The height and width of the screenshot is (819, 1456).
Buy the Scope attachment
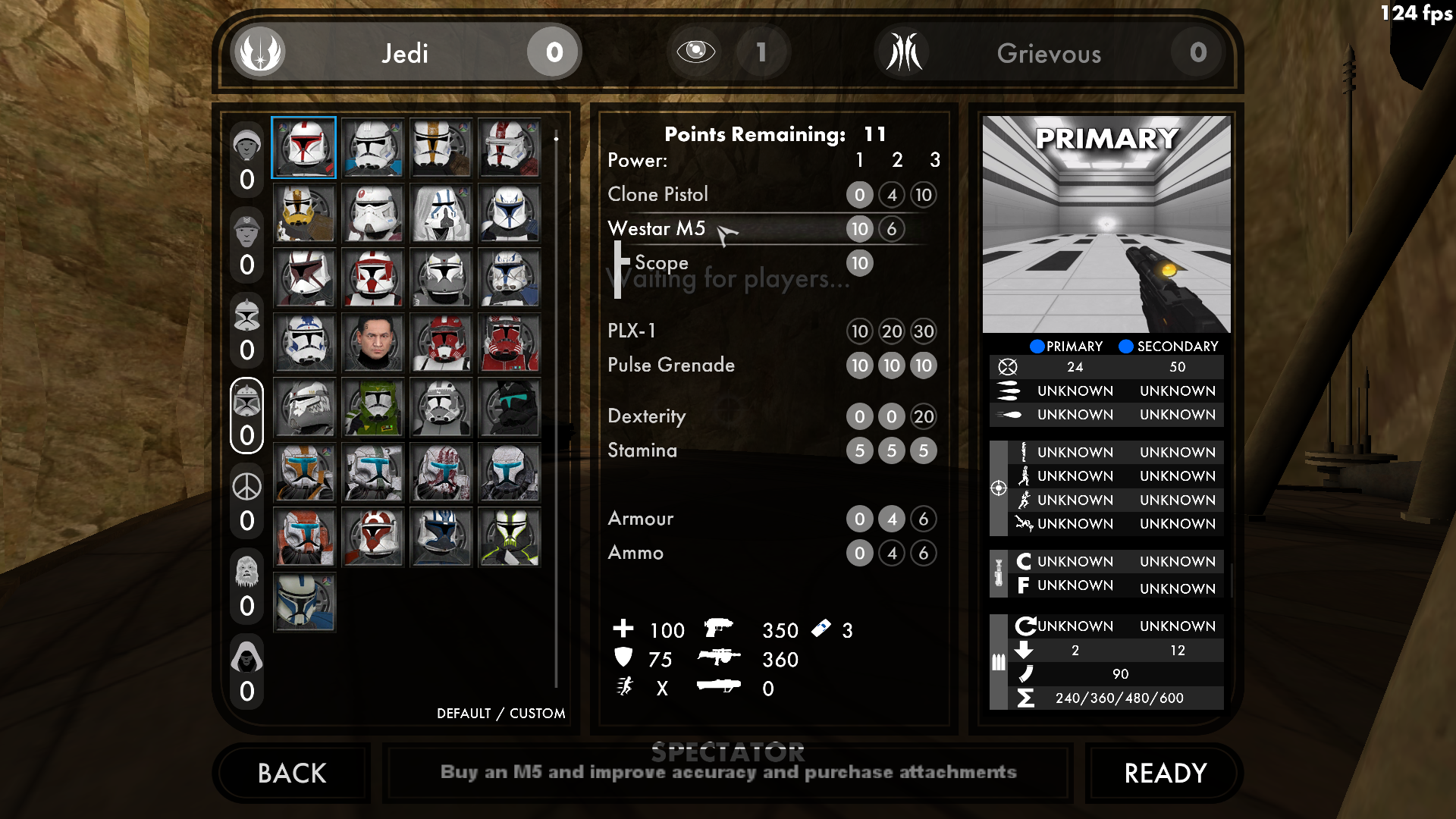point(859,263)
